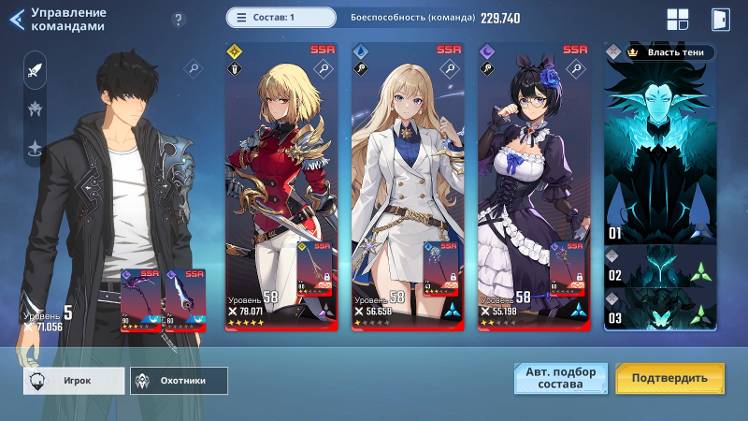Inspect the maid hunter with magnifier icon
Screen dimensions: 748x421
click(x=575, y=69)
